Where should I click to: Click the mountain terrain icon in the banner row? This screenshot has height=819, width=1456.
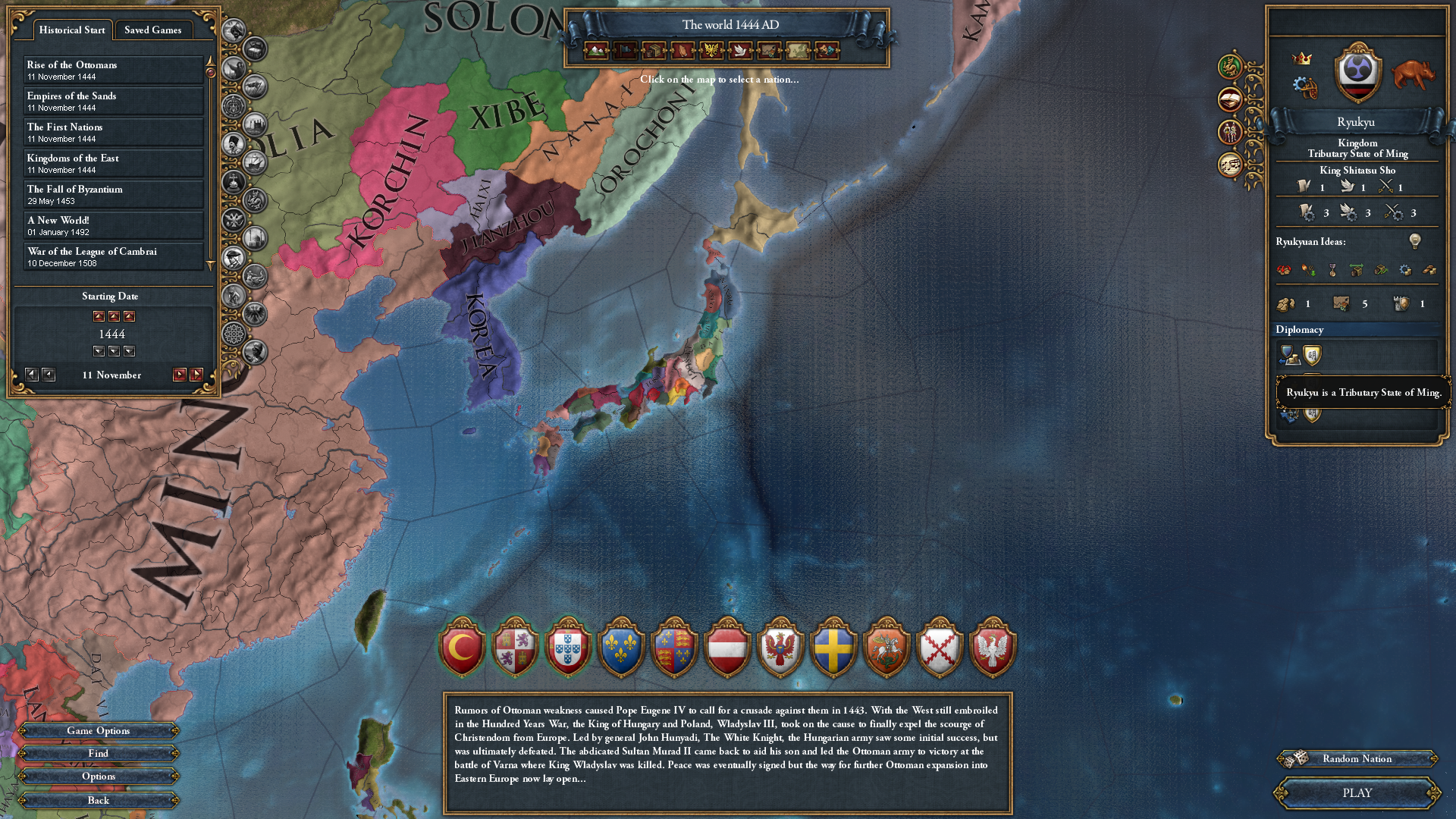point(596,51)
